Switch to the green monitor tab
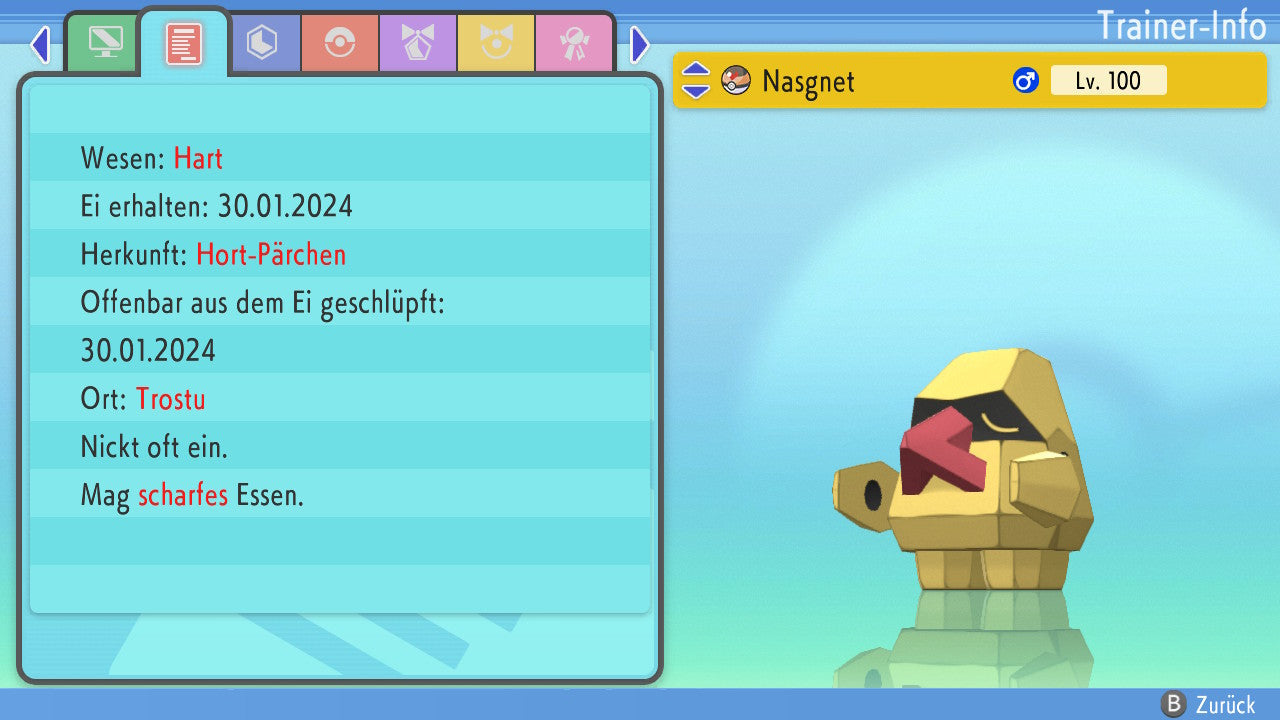Image resolution: width=1280 pixels, height=720 pixels. [105, 43]
